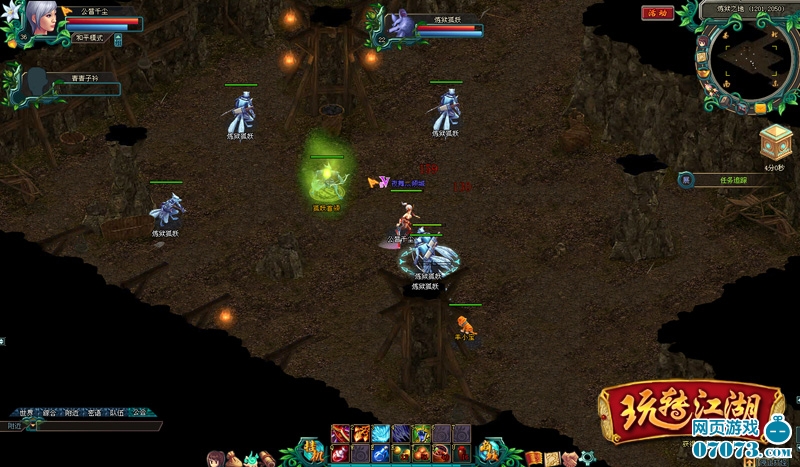This screenshot has width=800, height=467.
Task: Switch to the 队伍 team chat tab
Action: 116,412
